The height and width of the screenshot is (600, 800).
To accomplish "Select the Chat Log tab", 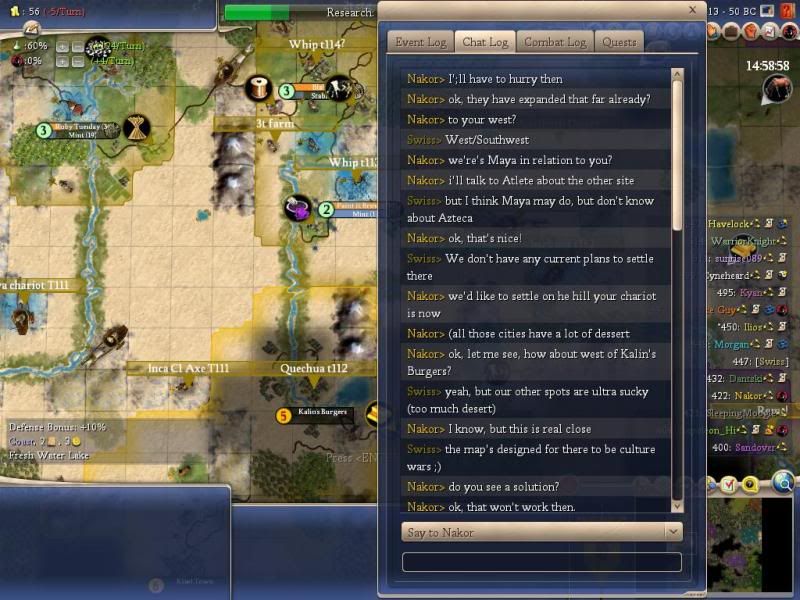I will click(x=485, y=42).
